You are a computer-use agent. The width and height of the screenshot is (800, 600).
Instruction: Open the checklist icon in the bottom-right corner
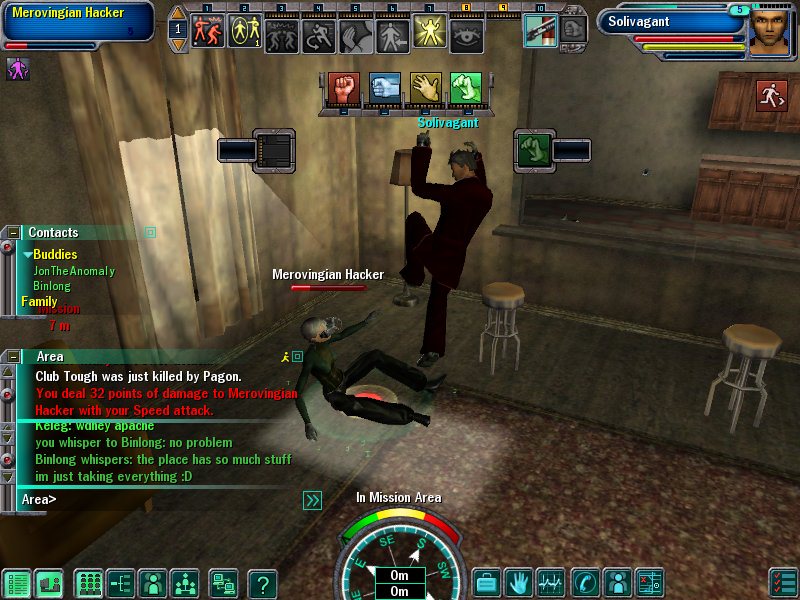point(784,582)
